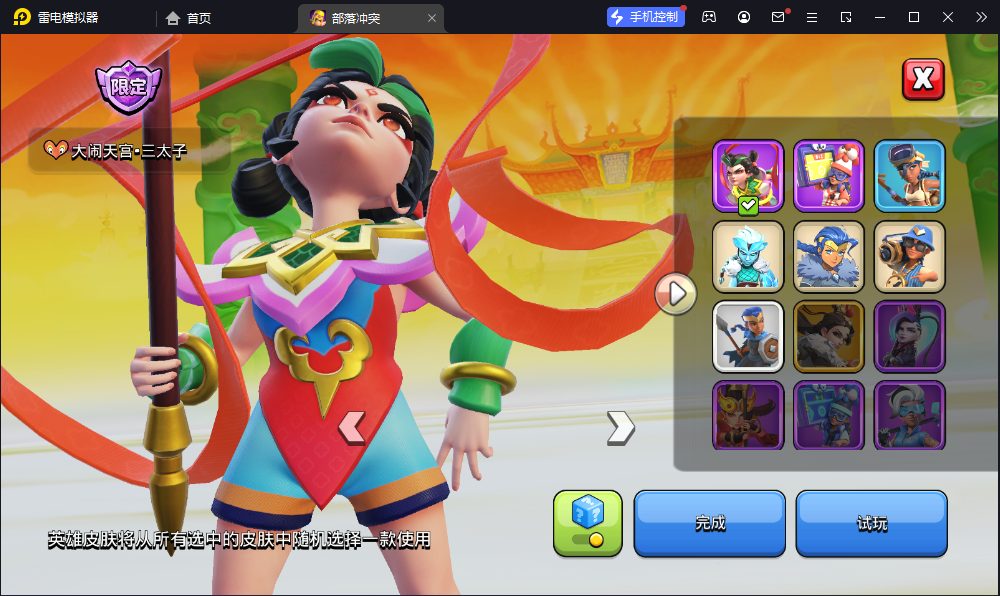The image size is (1000, 596).
Task: Select the teal ponytail skin thumbnail
Action: click(x=909, y=336)
